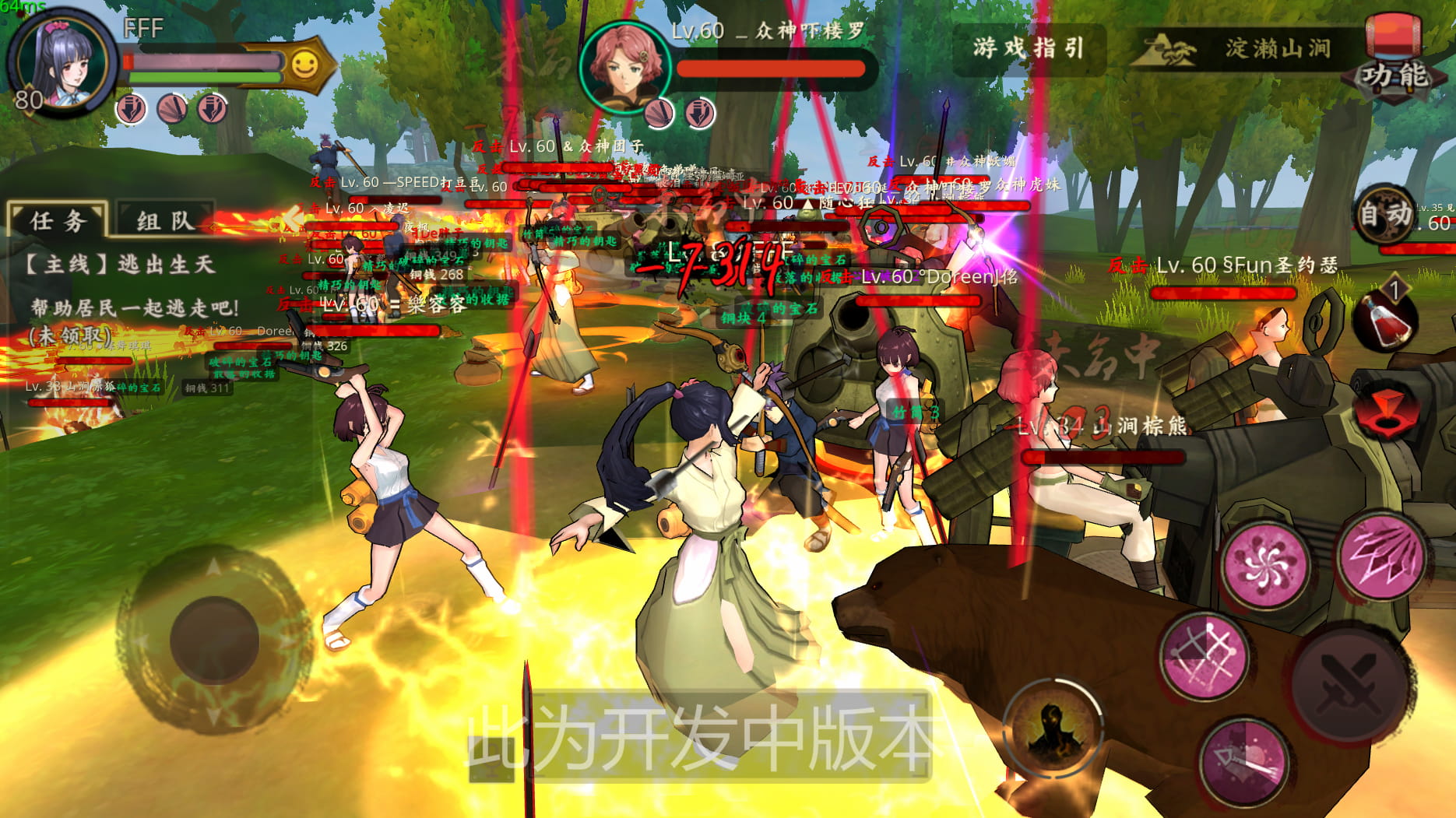Tap the smiley face mood indicator

[305, 65]
